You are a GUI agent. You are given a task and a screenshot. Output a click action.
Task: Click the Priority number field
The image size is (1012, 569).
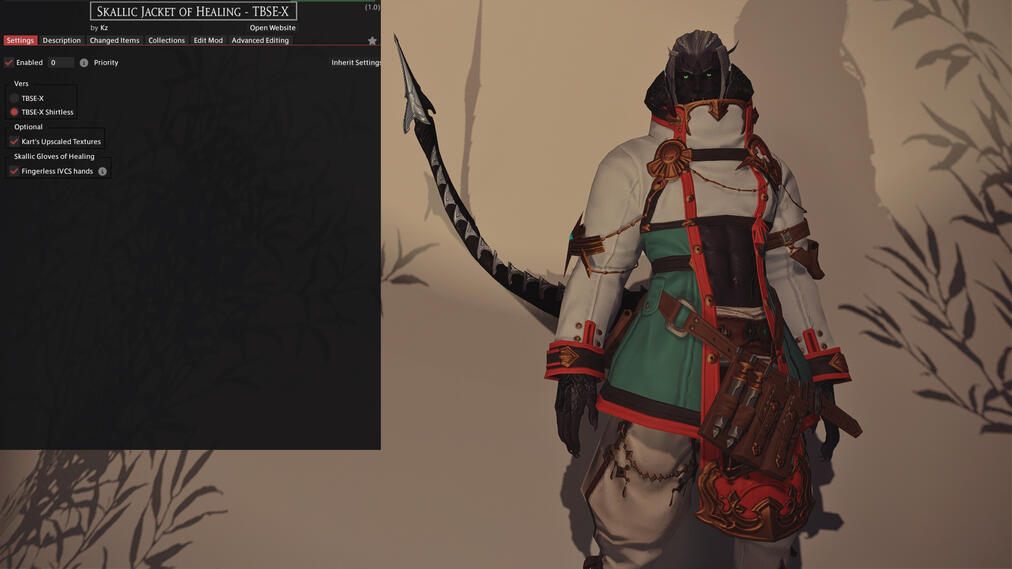[x=61, y=62]
